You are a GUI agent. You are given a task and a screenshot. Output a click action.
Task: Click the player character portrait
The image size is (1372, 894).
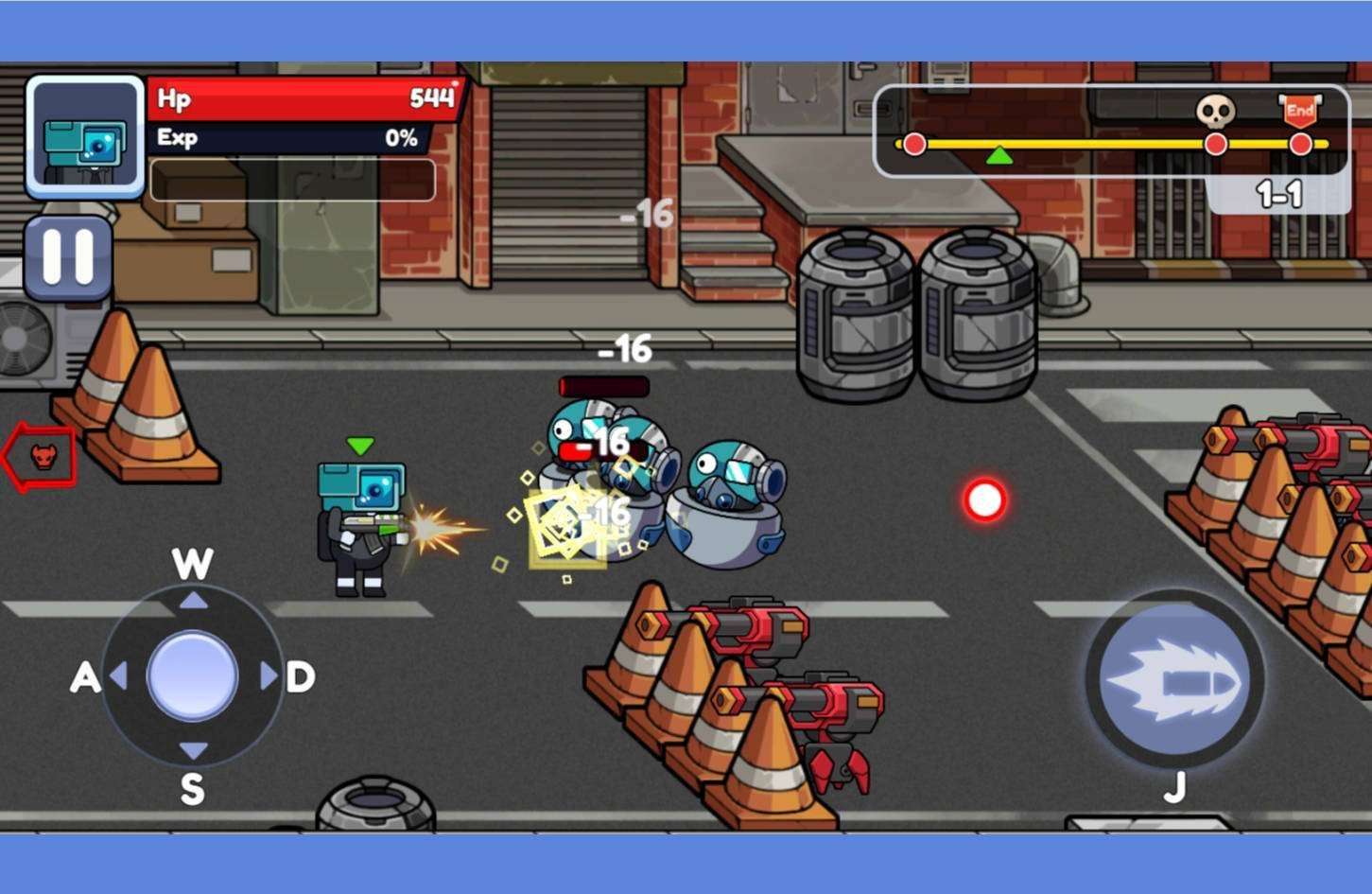tap(85, 136)
